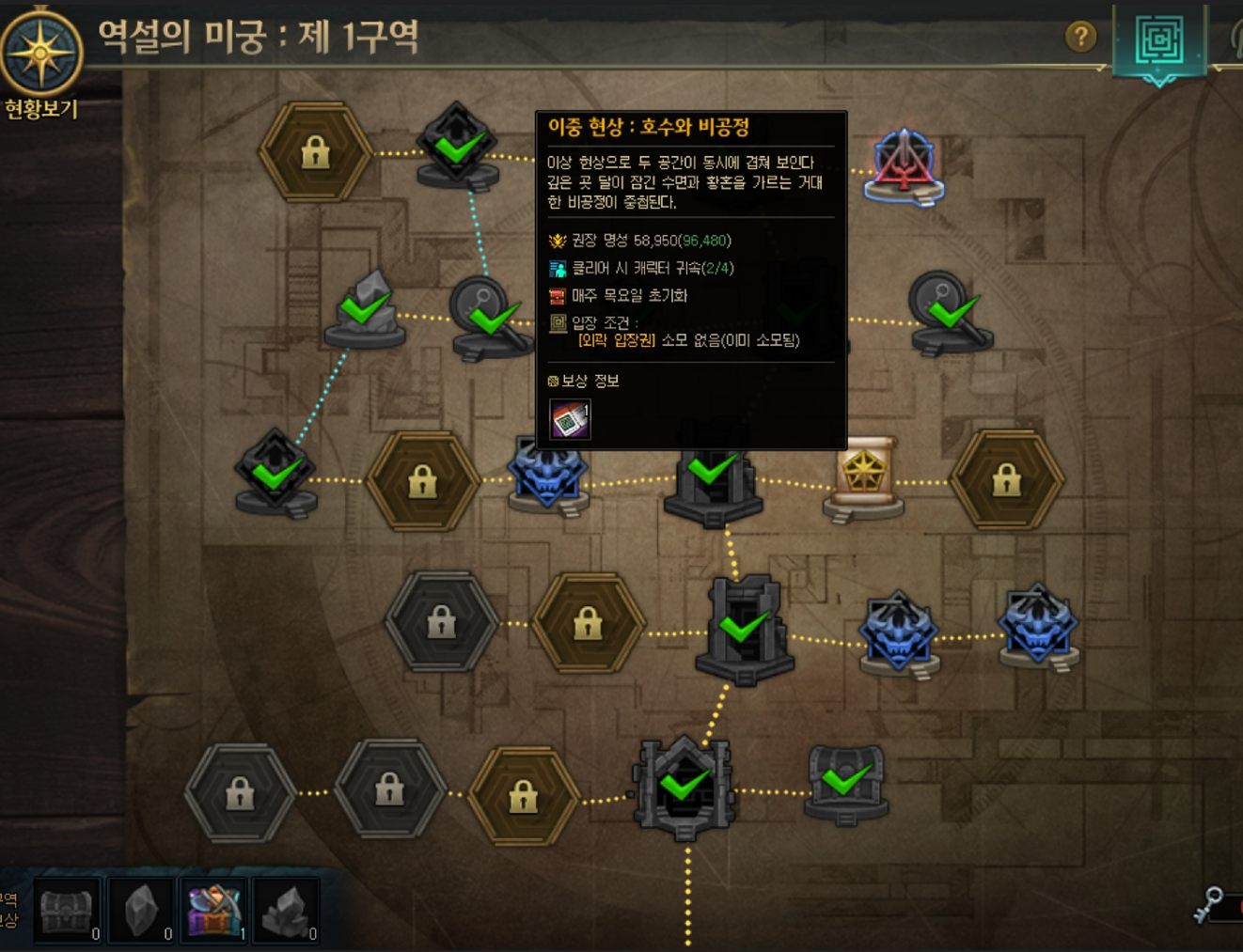Select the cleared treasure chest map node
This screenshot has height=952, width=1243.
pyautogui.click(x=846, y=782)
